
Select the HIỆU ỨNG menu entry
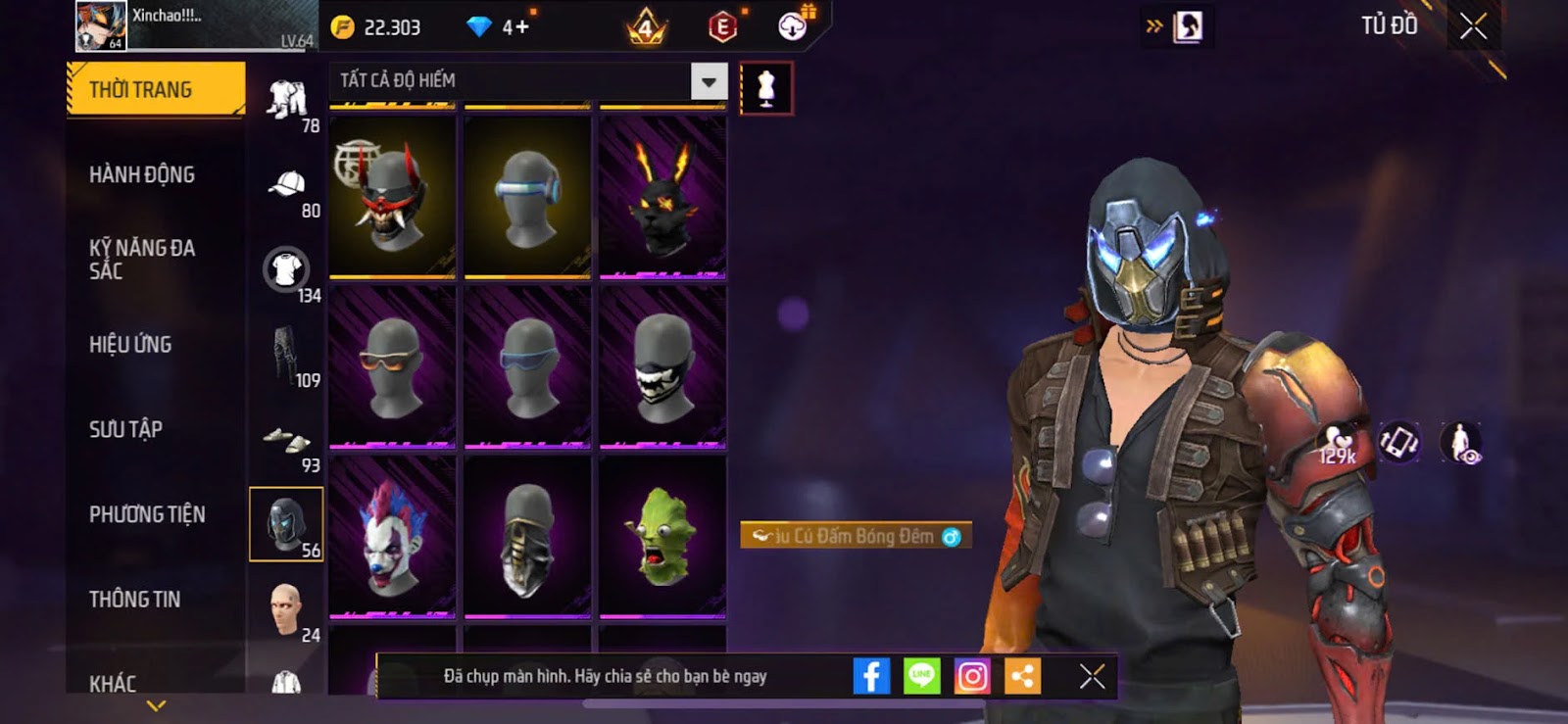coord(130,345)
